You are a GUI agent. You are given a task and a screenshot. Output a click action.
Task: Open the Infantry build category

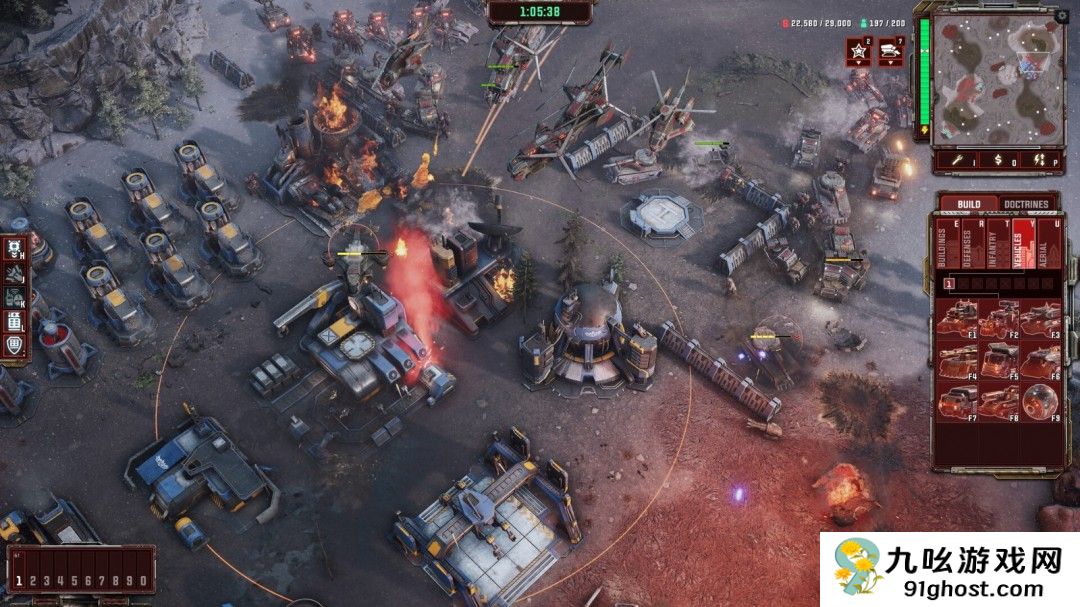994,246
